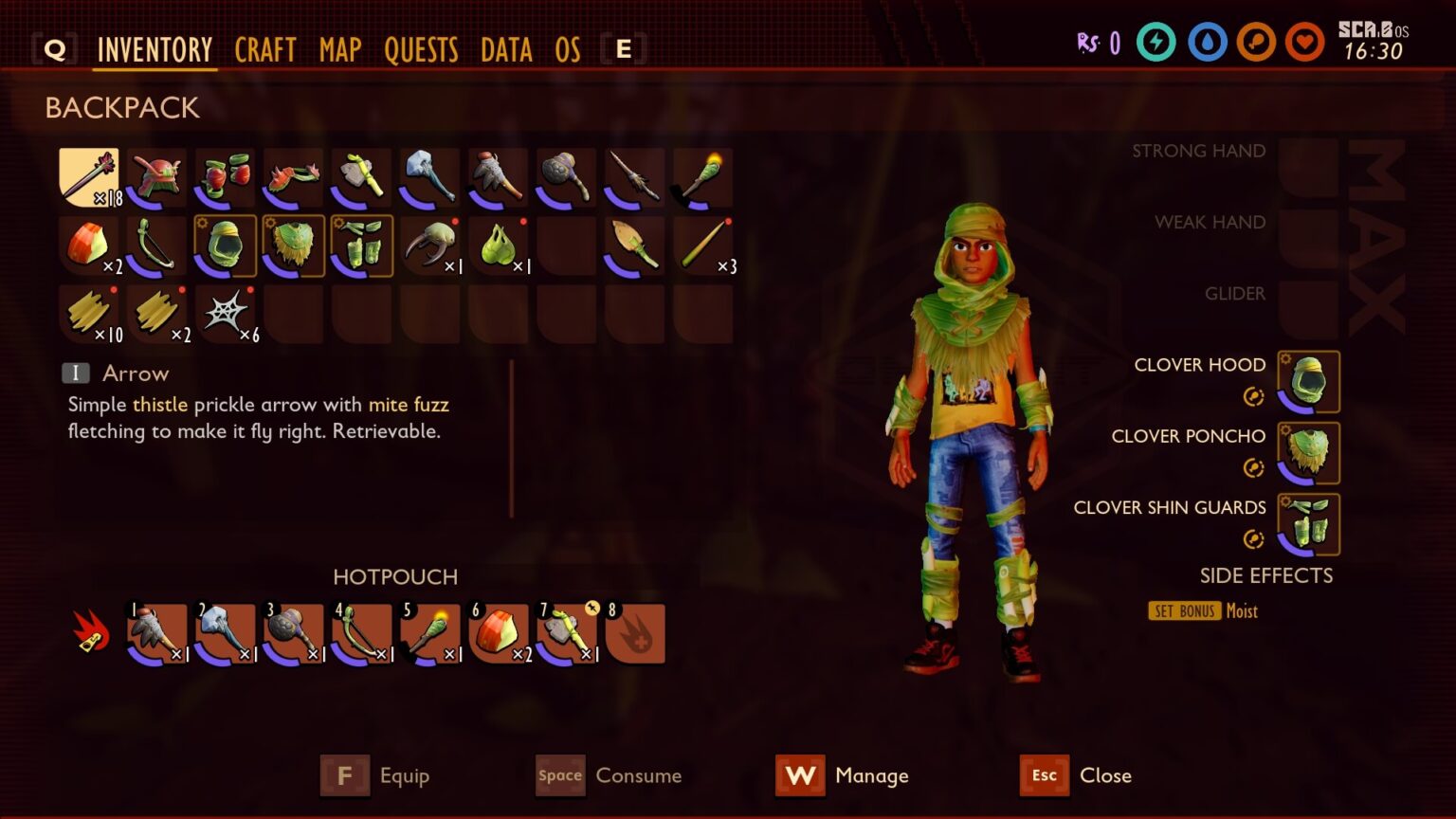
Task: Click the repair icon beside the Clover Poncho slot
Action: tap(1253, 467)
